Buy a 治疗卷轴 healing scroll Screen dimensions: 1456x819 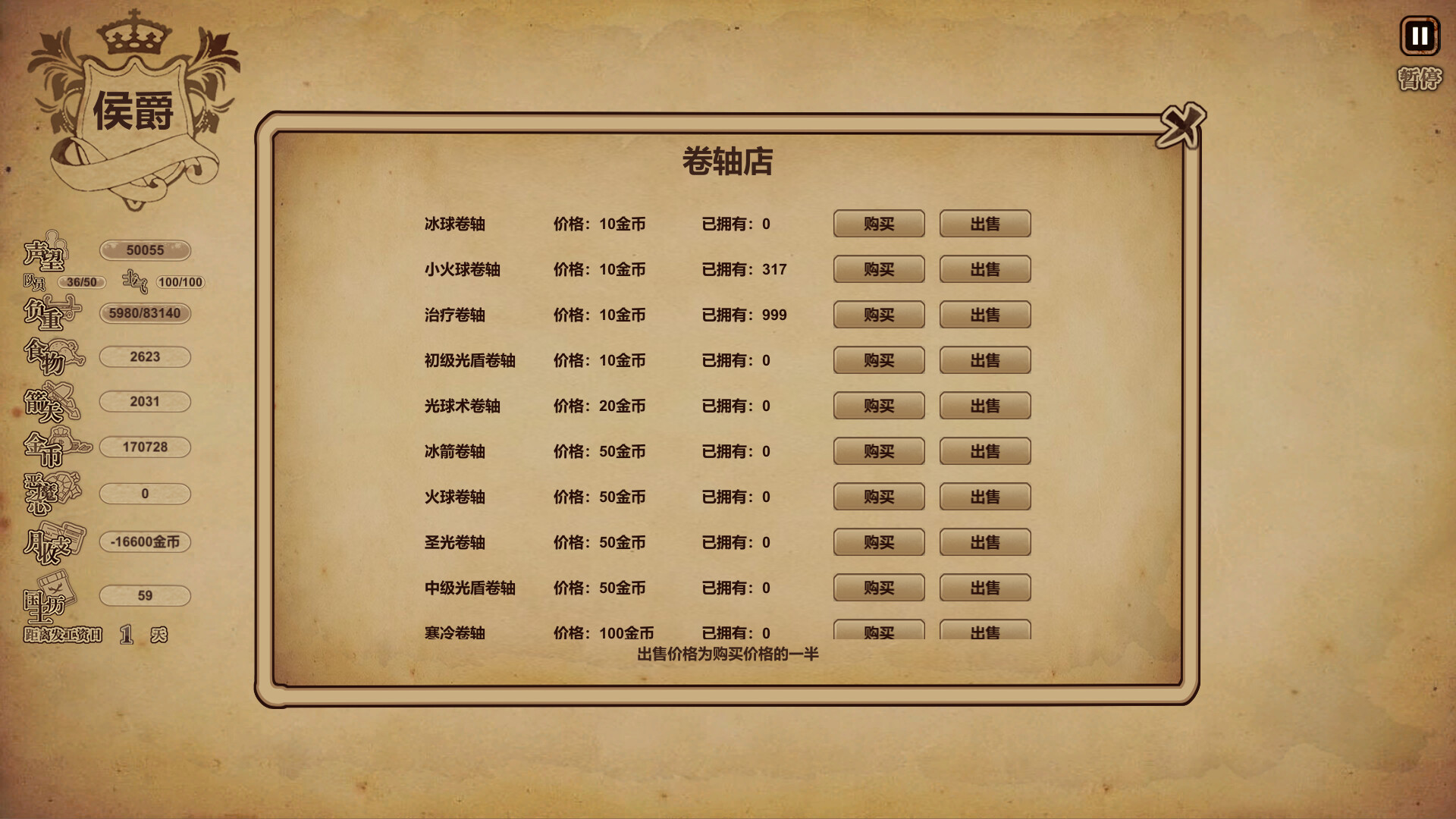pos(878,315)
